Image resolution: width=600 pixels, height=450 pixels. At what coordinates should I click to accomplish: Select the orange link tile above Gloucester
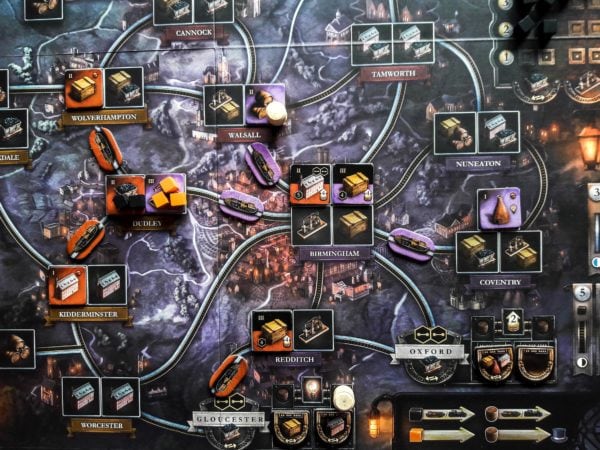click(228, 374)
